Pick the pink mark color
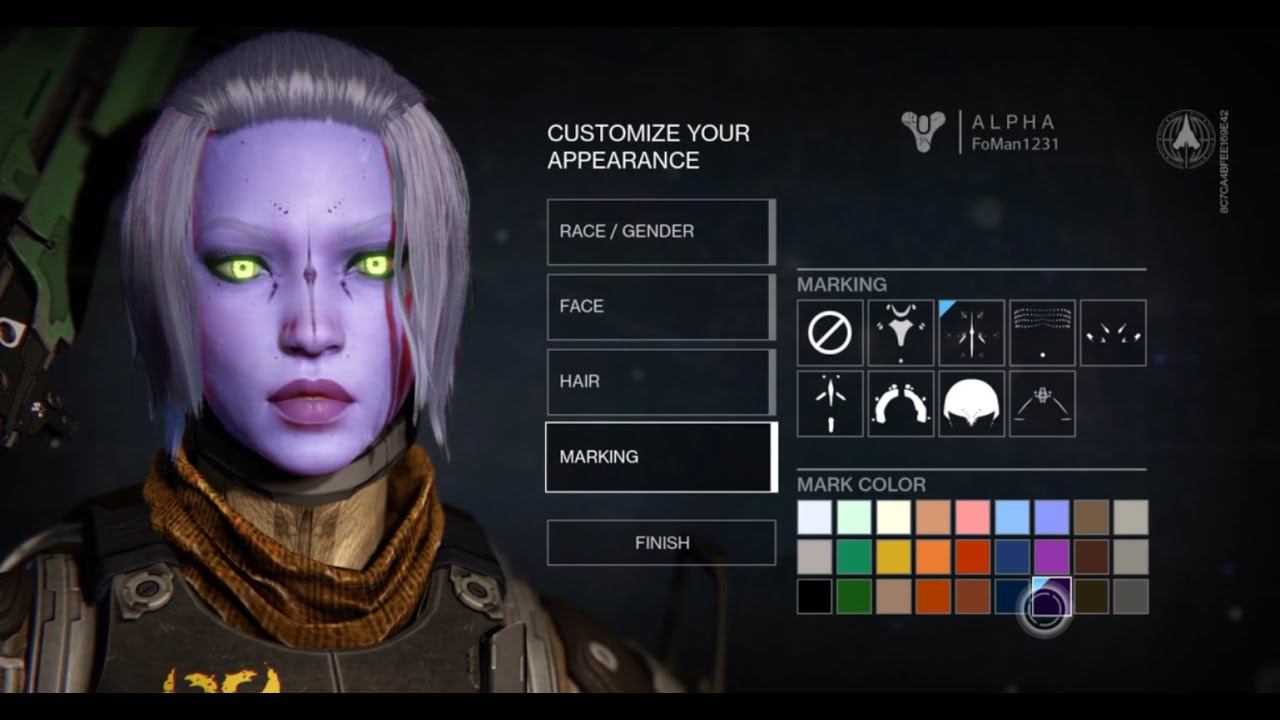Viewport: 1280px width, 720px height. 972,517
